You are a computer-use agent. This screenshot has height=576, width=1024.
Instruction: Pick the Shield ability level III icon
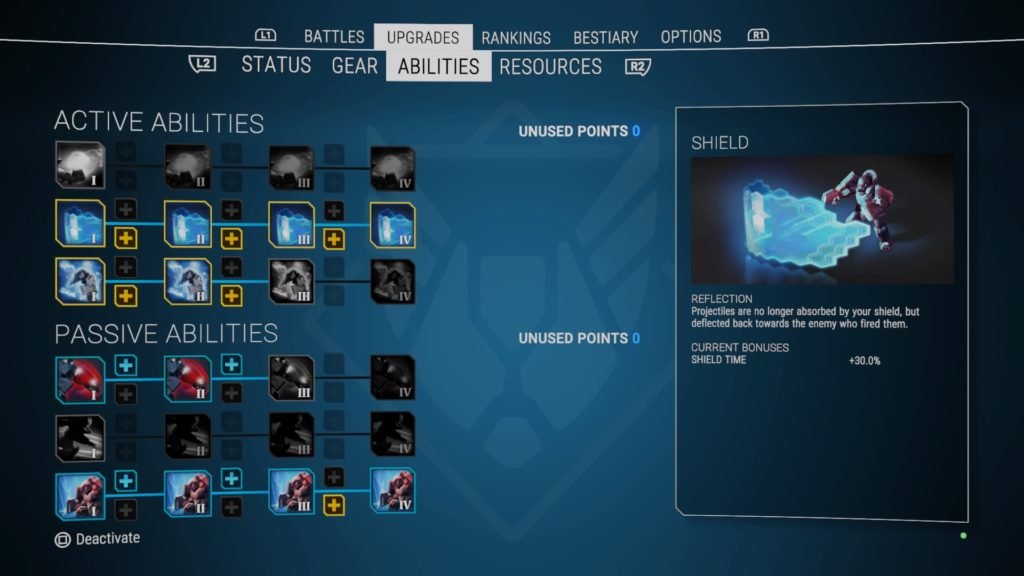tap(291, 225)
